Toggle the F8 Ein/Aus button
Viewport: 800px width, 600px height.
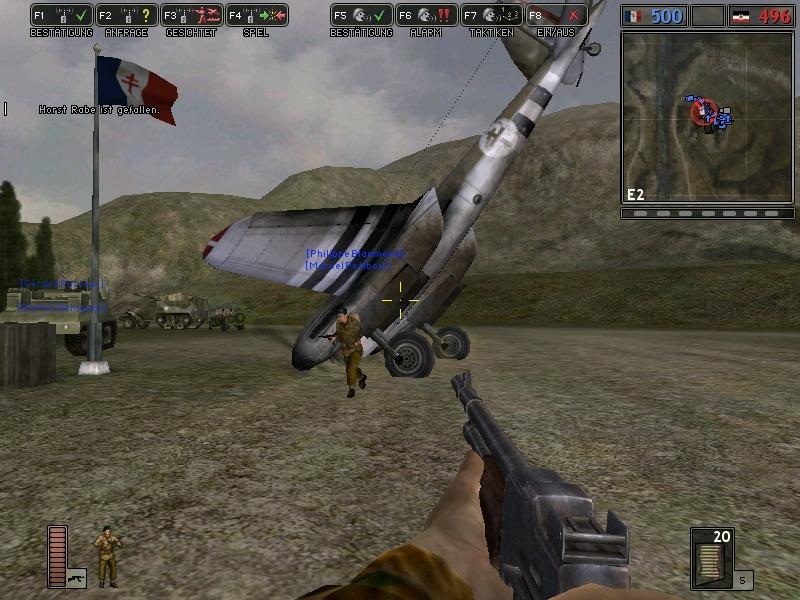tap(557, 16)
